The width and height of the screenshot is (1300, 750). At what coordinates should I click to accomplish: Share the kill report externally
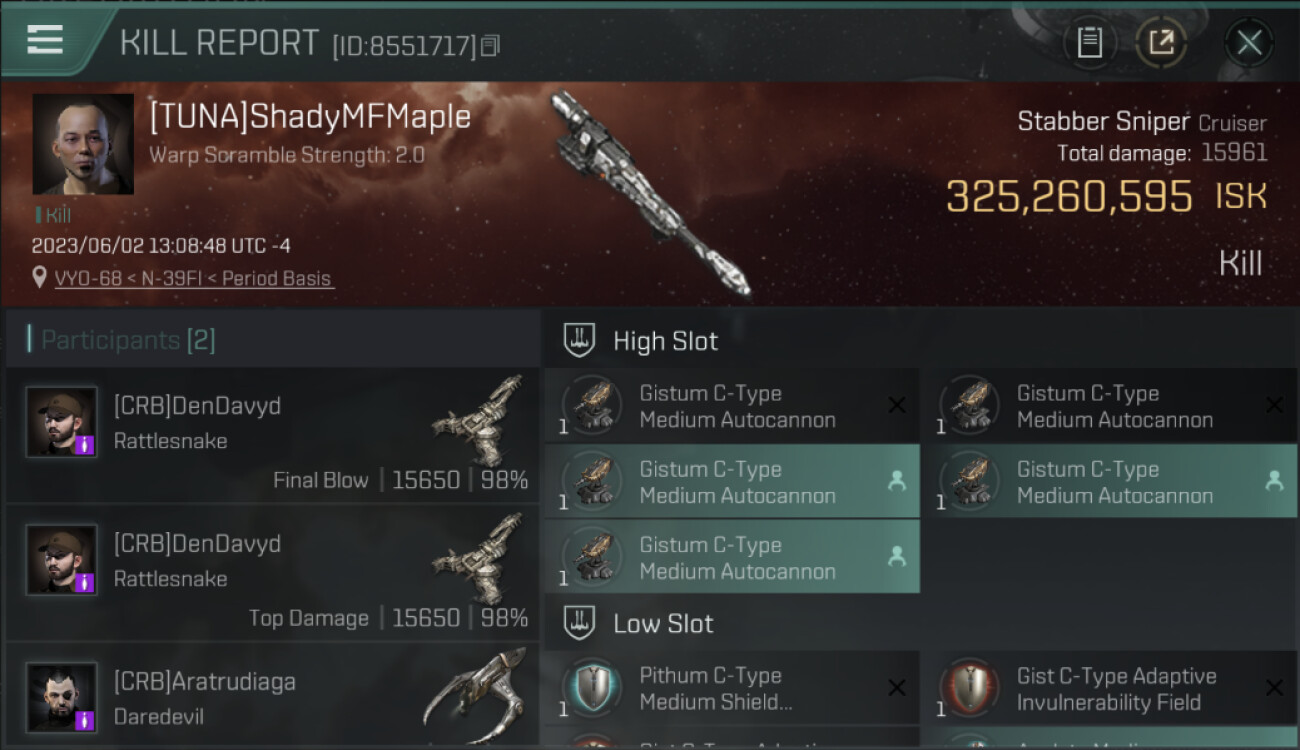pos(1160,43)
